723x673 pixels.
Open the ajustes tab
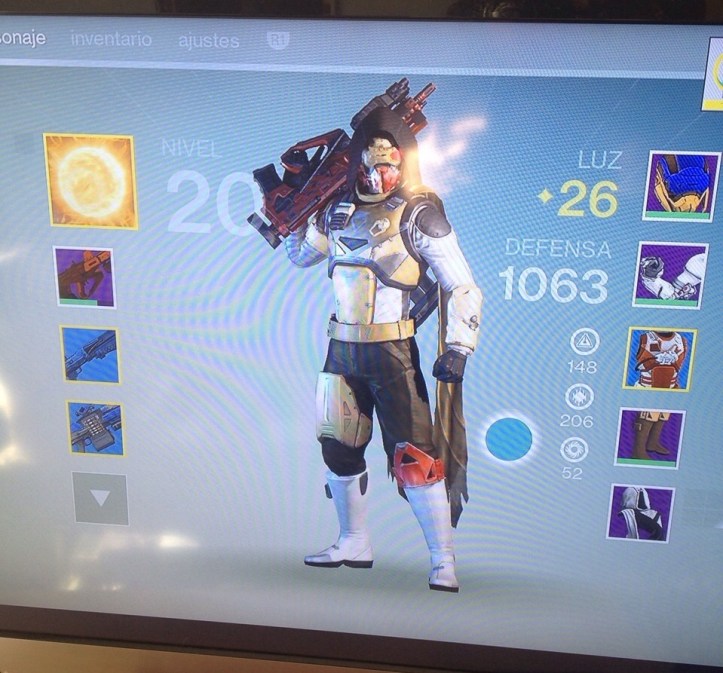(x=208, y=41)
